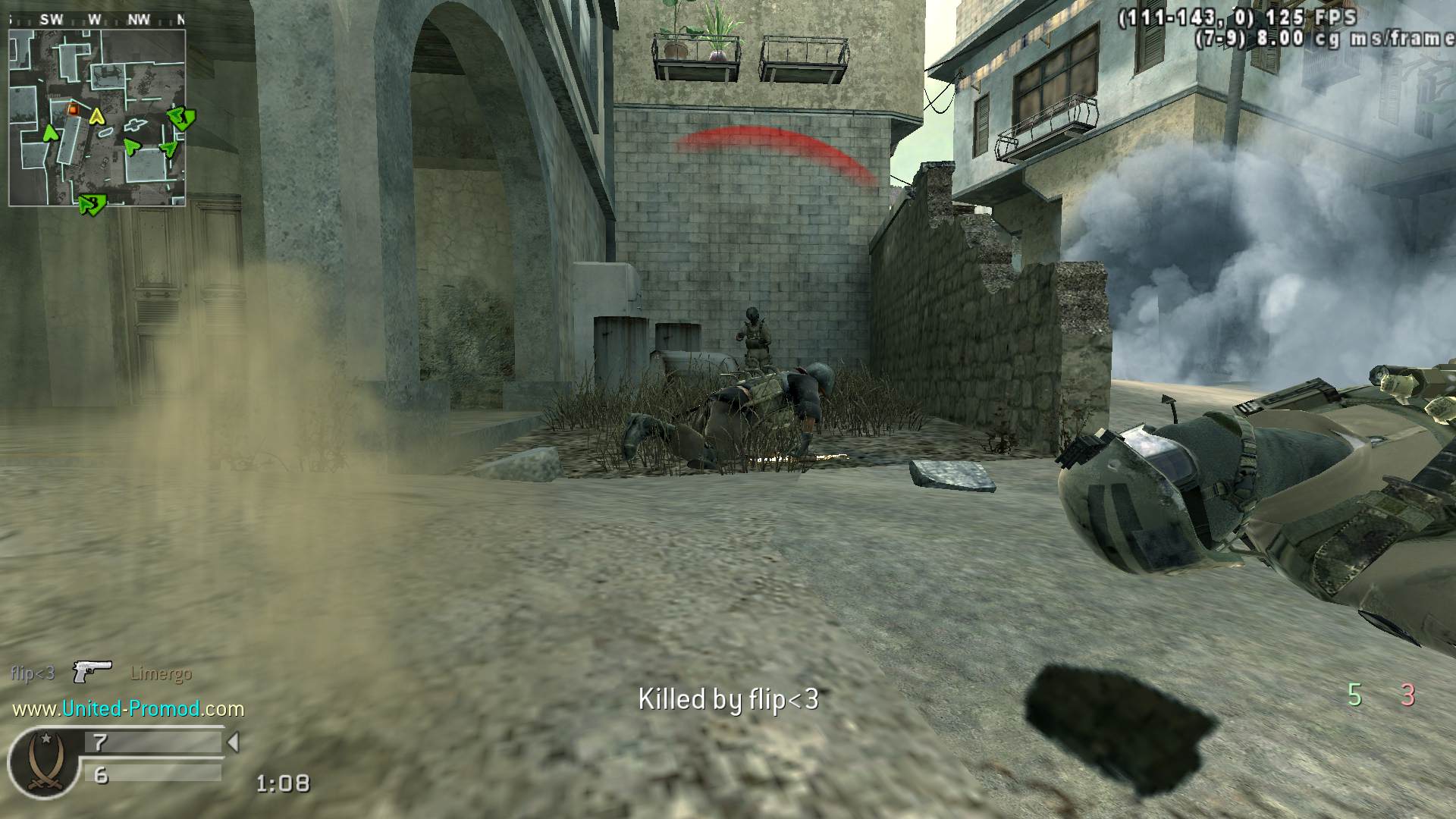The height and width of the screenshot is (819, 1456).
Task: Select the yellow player arrow on minimap
Action: [x=96, y=116]
